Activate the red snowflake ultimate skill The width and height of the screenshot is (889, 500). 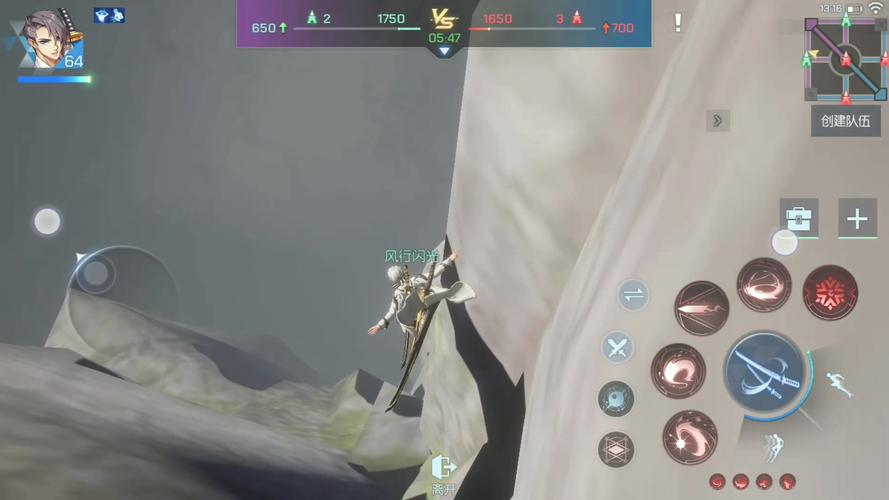[x=830, y=292]
